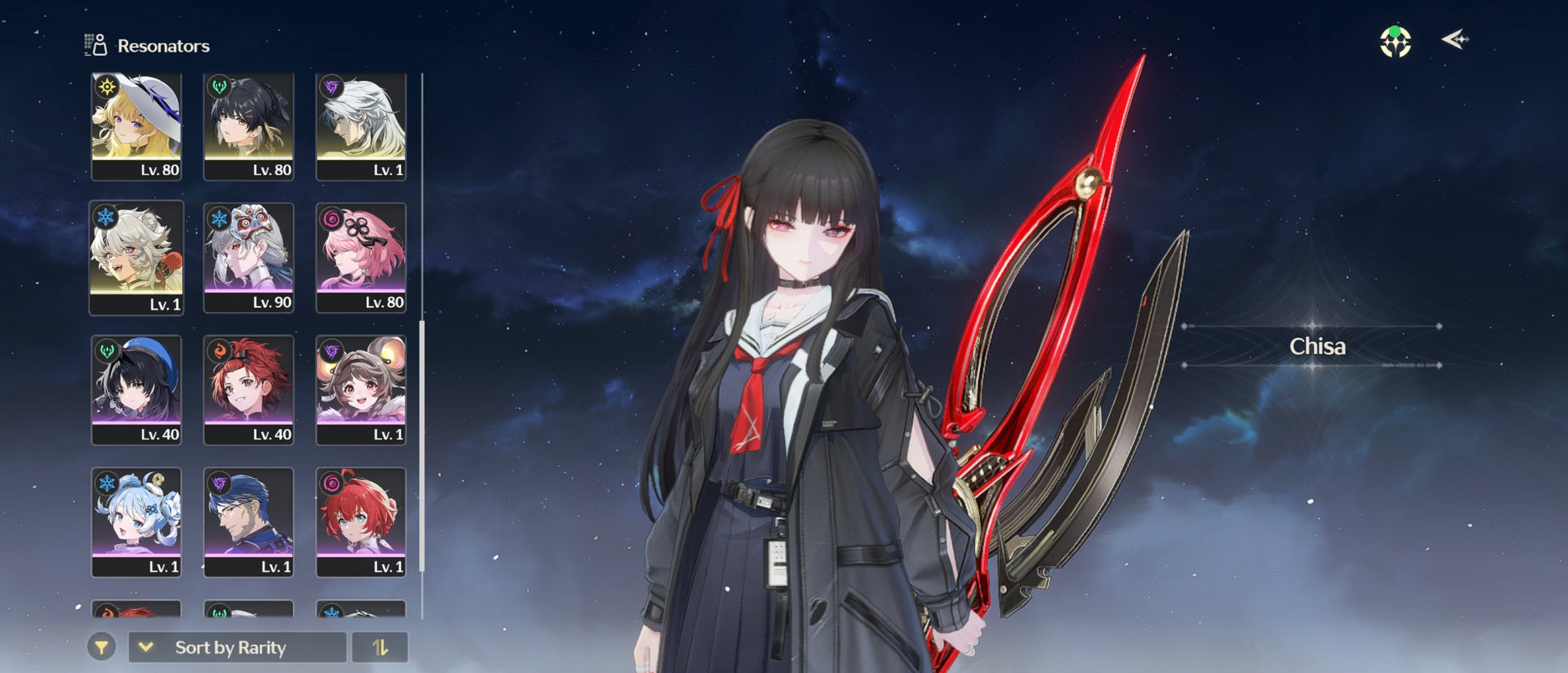This screenshot has height=673, width=1568.
Task: Select the blue-haired bearded man resonator
Action: click(x=248, y=522)
